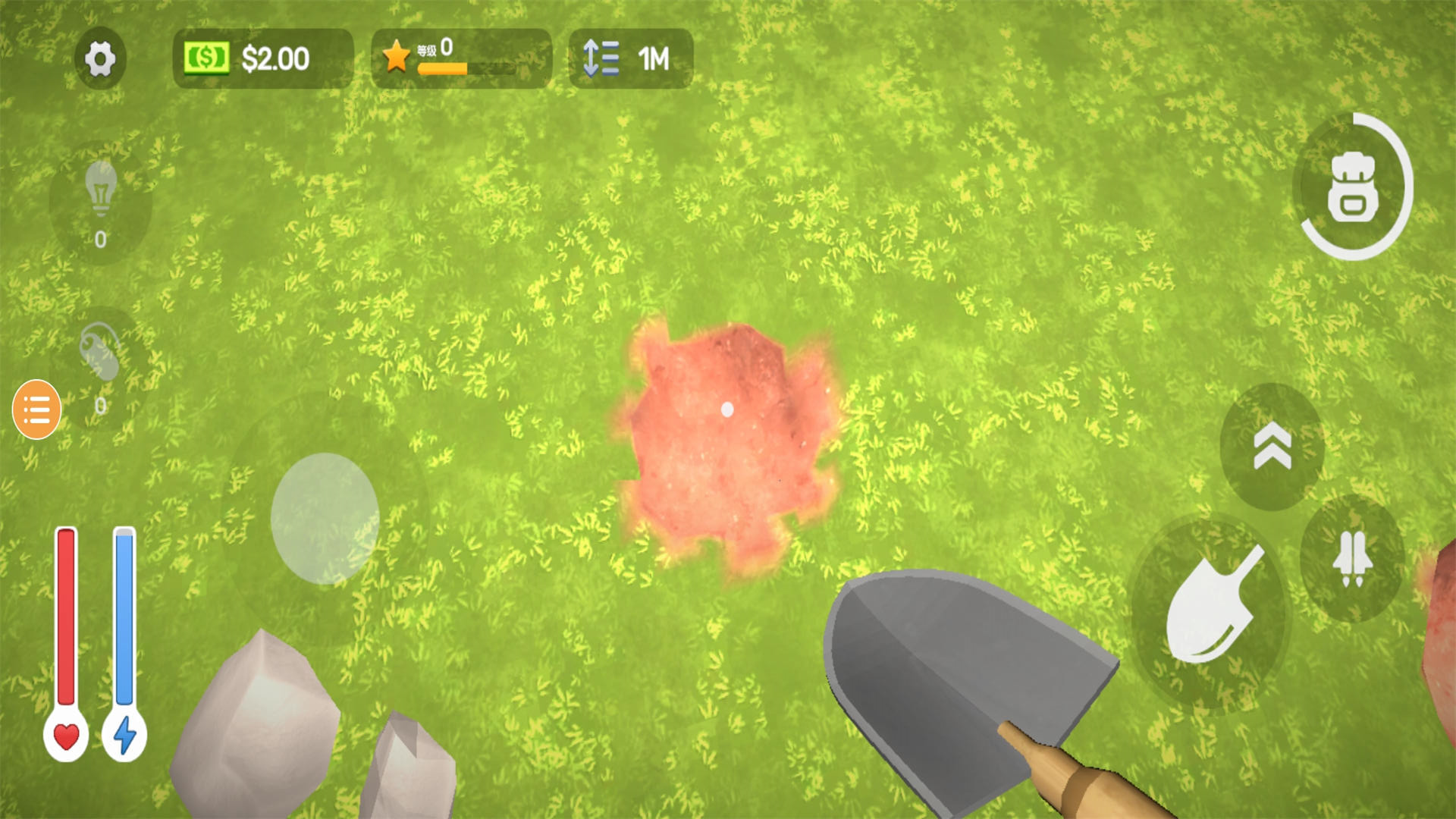
Task: Activate the jetpack boost button
Action: 1352,558
